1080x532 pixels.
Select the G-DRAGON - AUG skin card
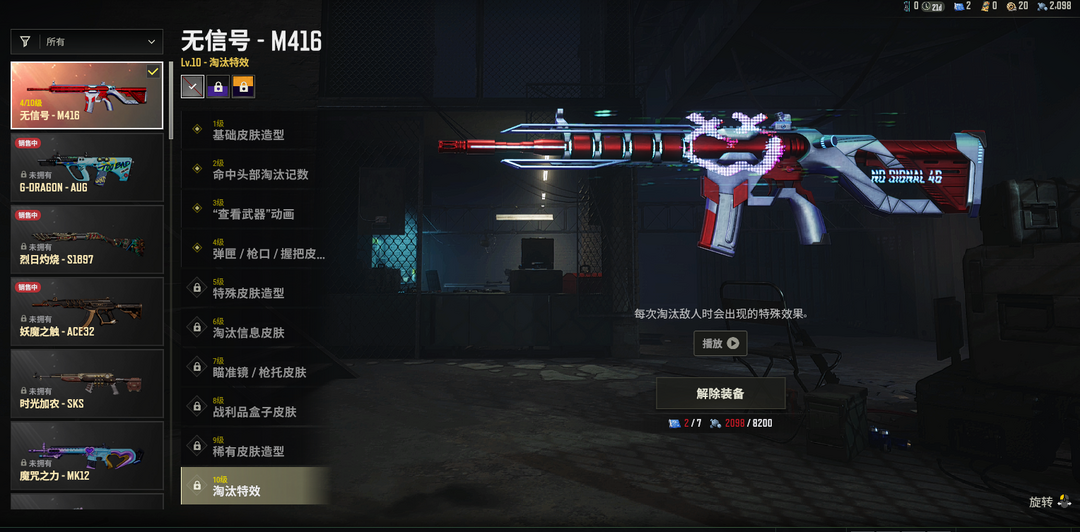(x=87, y=168)
